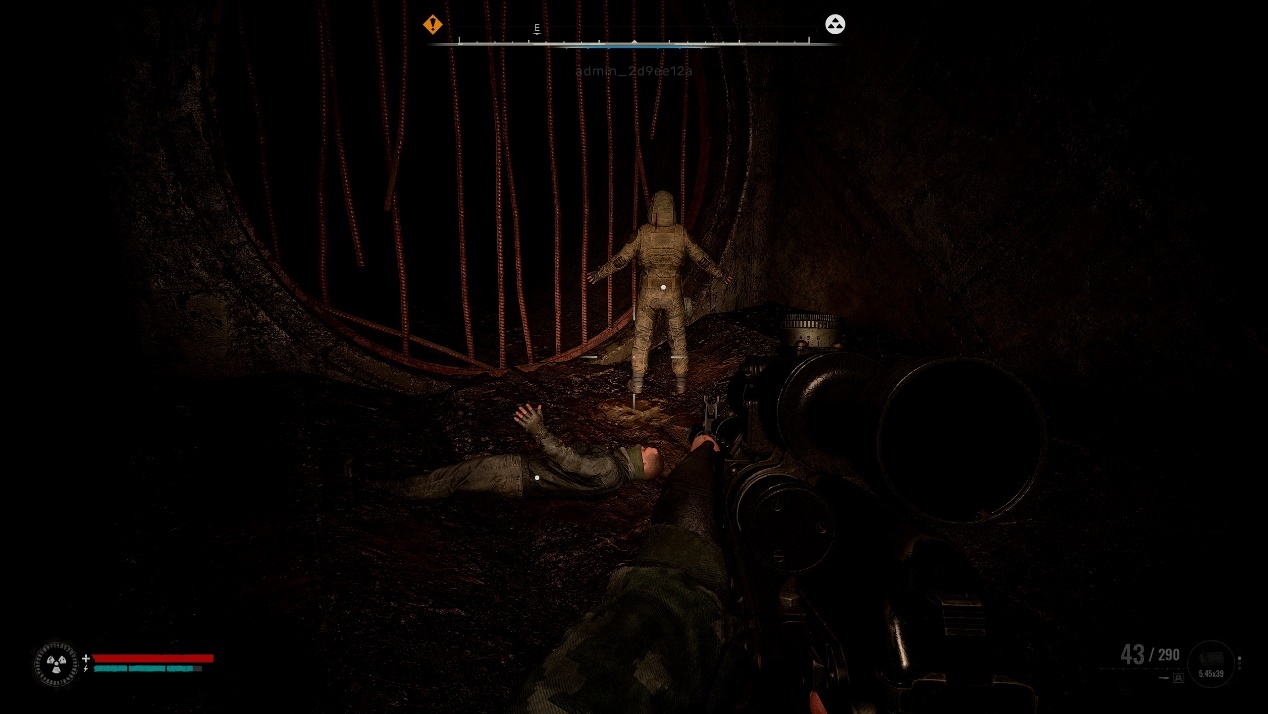Click the orange exclamation quest marker
Image resolution: width=1268 pixels, height=714 pixels.
point(432,24)
